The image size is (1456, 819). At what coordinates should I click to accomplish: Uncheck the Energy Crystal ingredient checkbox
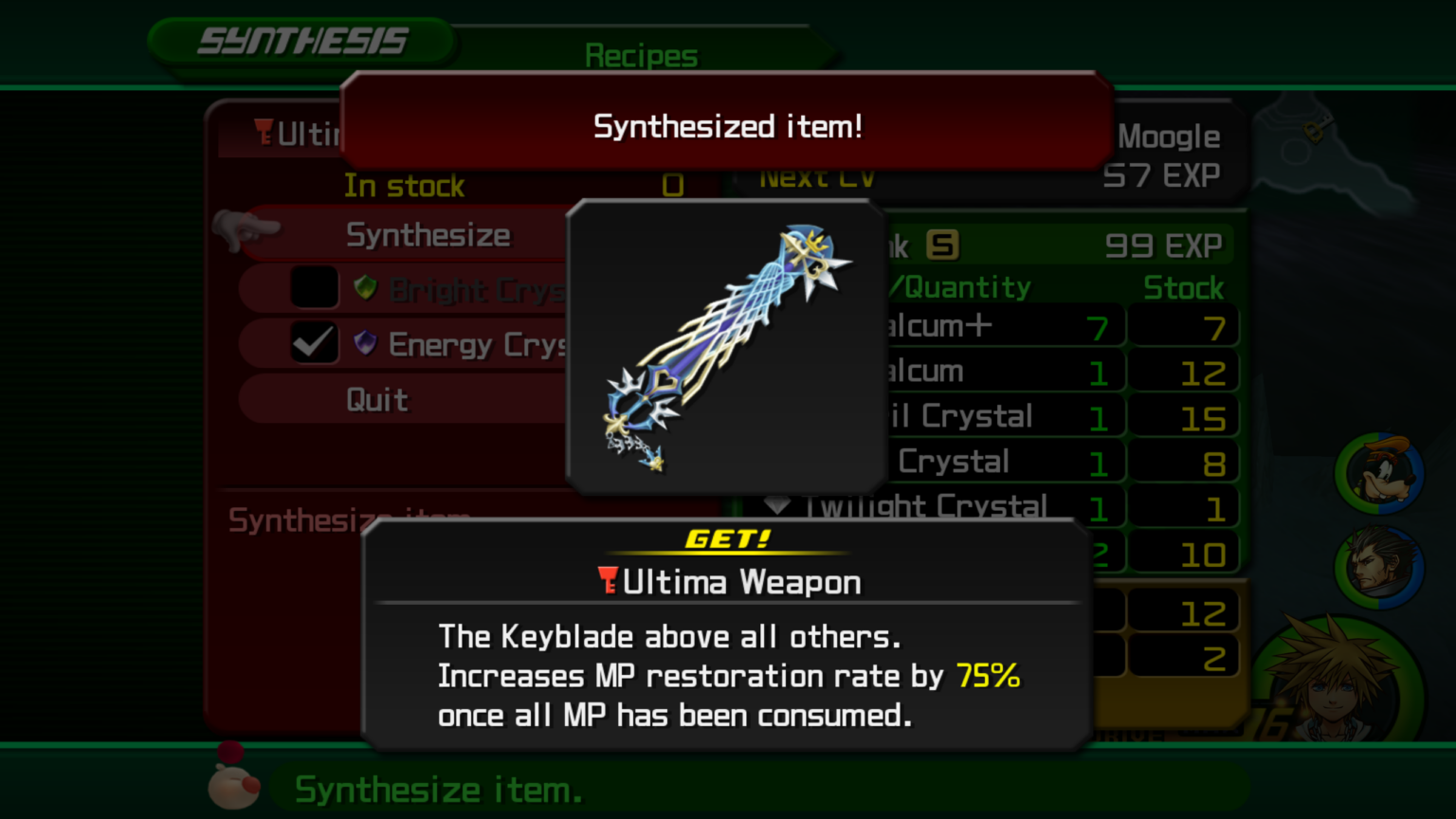314,343
